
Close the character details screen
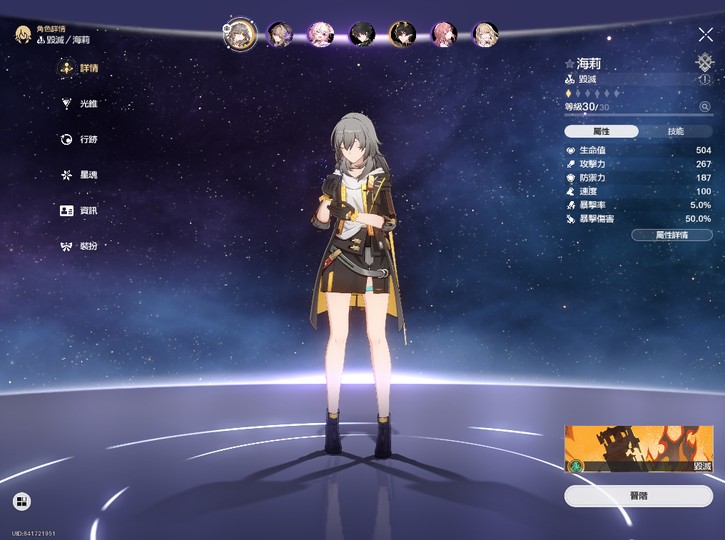point(705,35)
